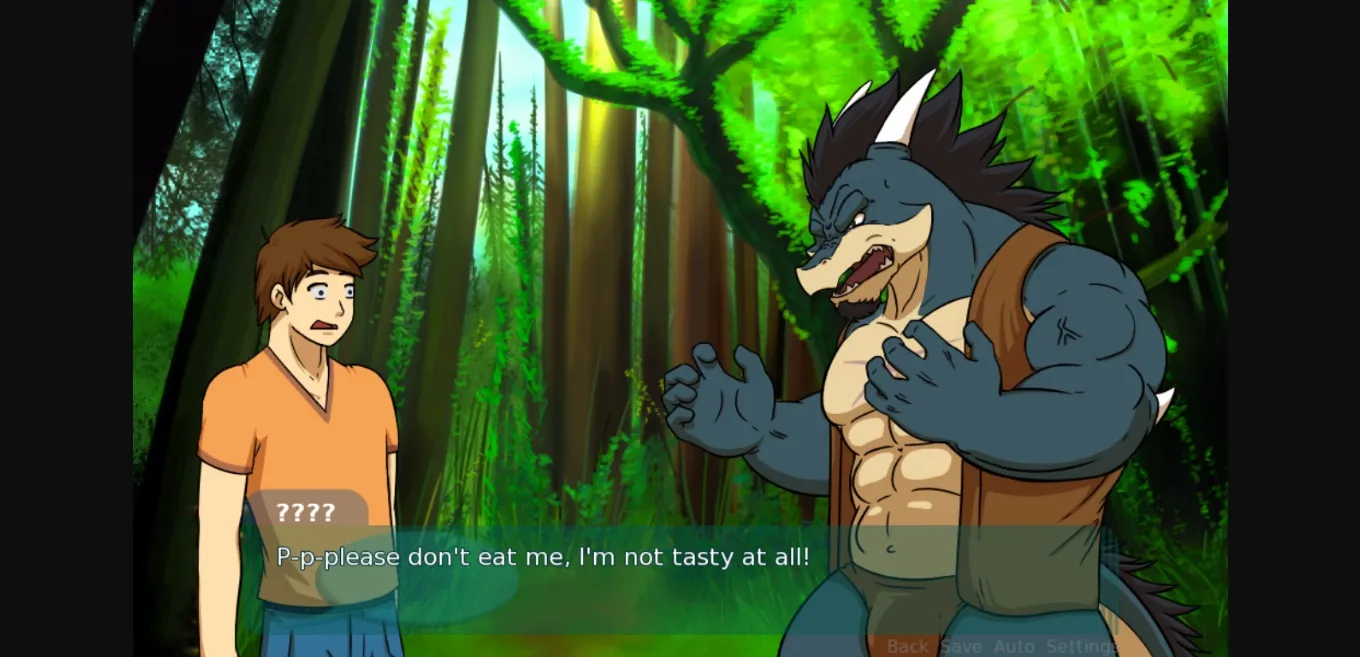Go back using the Back button

[907, 646]
